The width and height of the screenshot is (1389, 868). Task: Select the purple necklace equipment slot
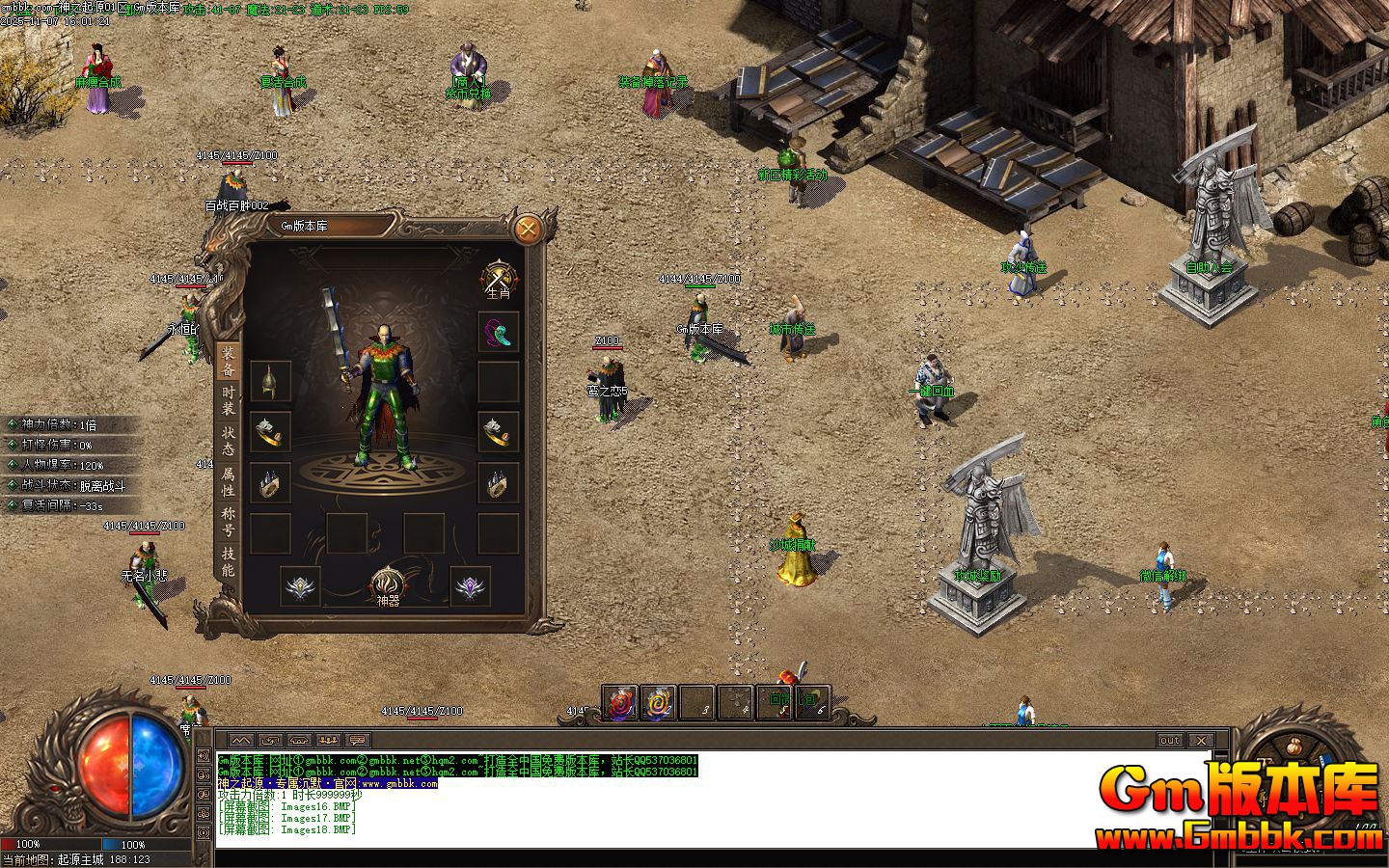[x=499, y=332]
